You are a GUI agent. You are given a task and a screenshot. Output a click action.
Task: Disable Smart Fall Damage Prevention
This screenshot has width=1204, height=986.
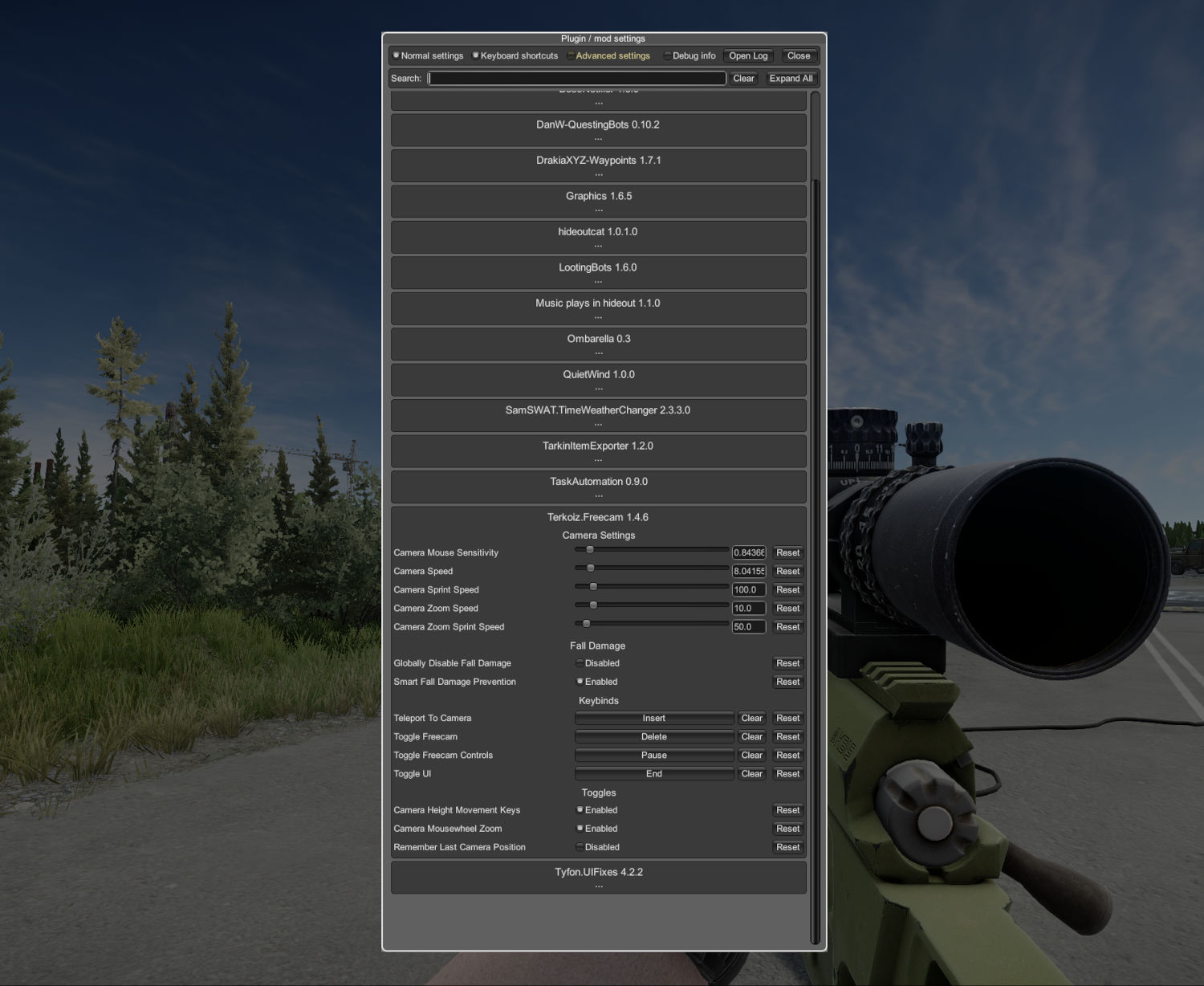point(580,681)
